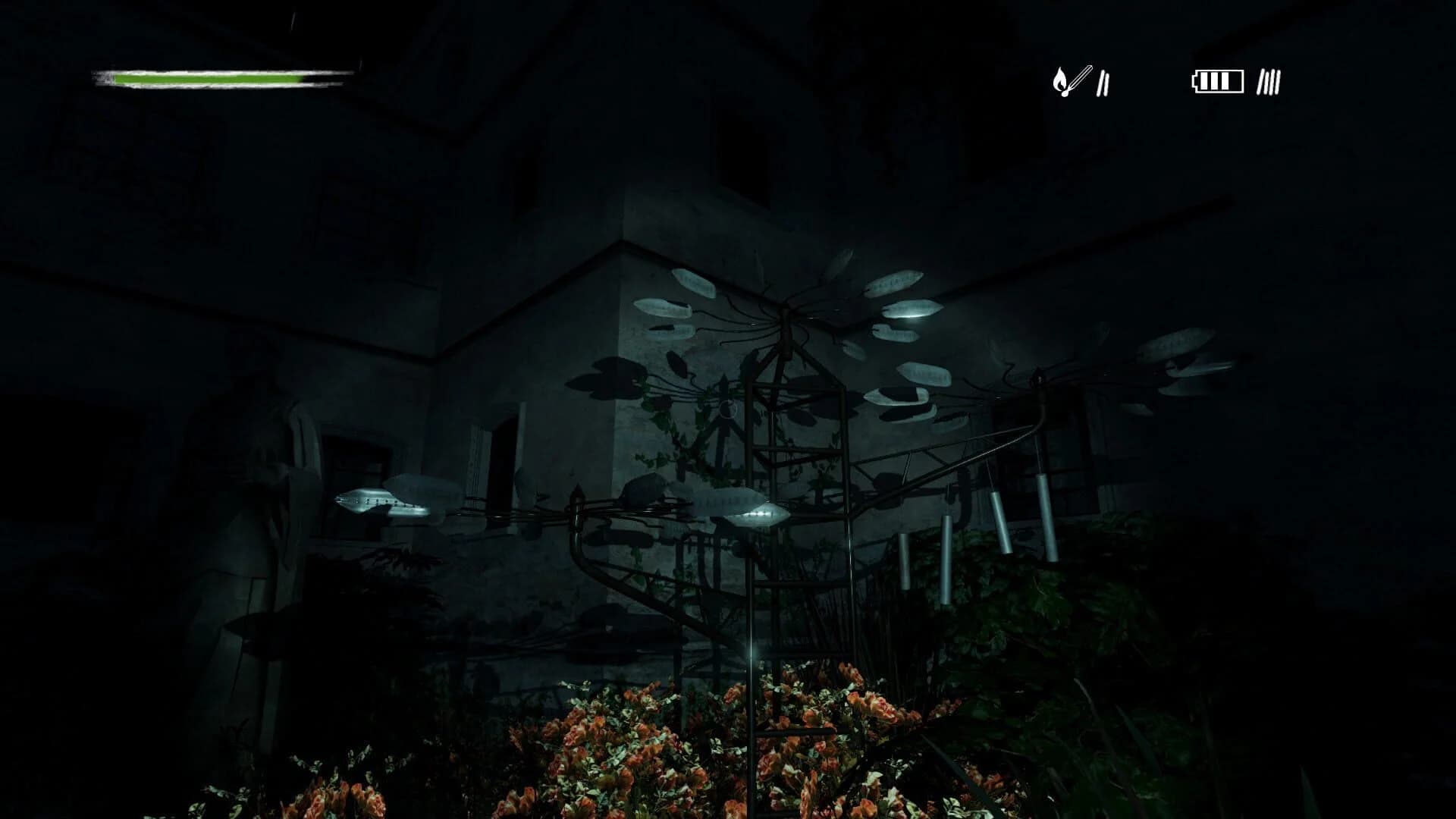
Task: Click the last battery charge segment
Action: (x=1226, y=81)
